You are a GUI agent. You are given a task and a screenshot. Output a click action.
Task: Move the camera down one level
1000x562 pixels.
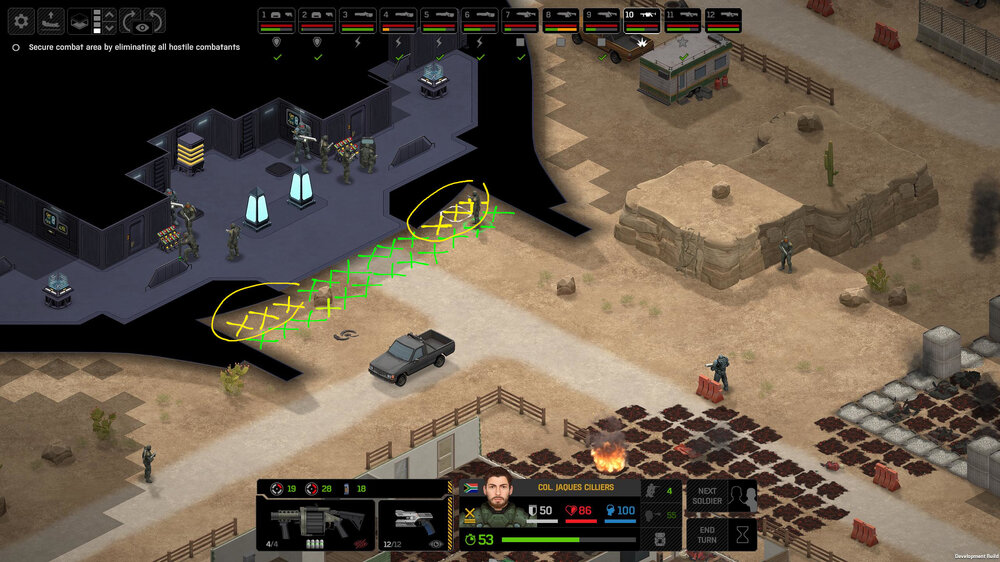pos(110,27)
